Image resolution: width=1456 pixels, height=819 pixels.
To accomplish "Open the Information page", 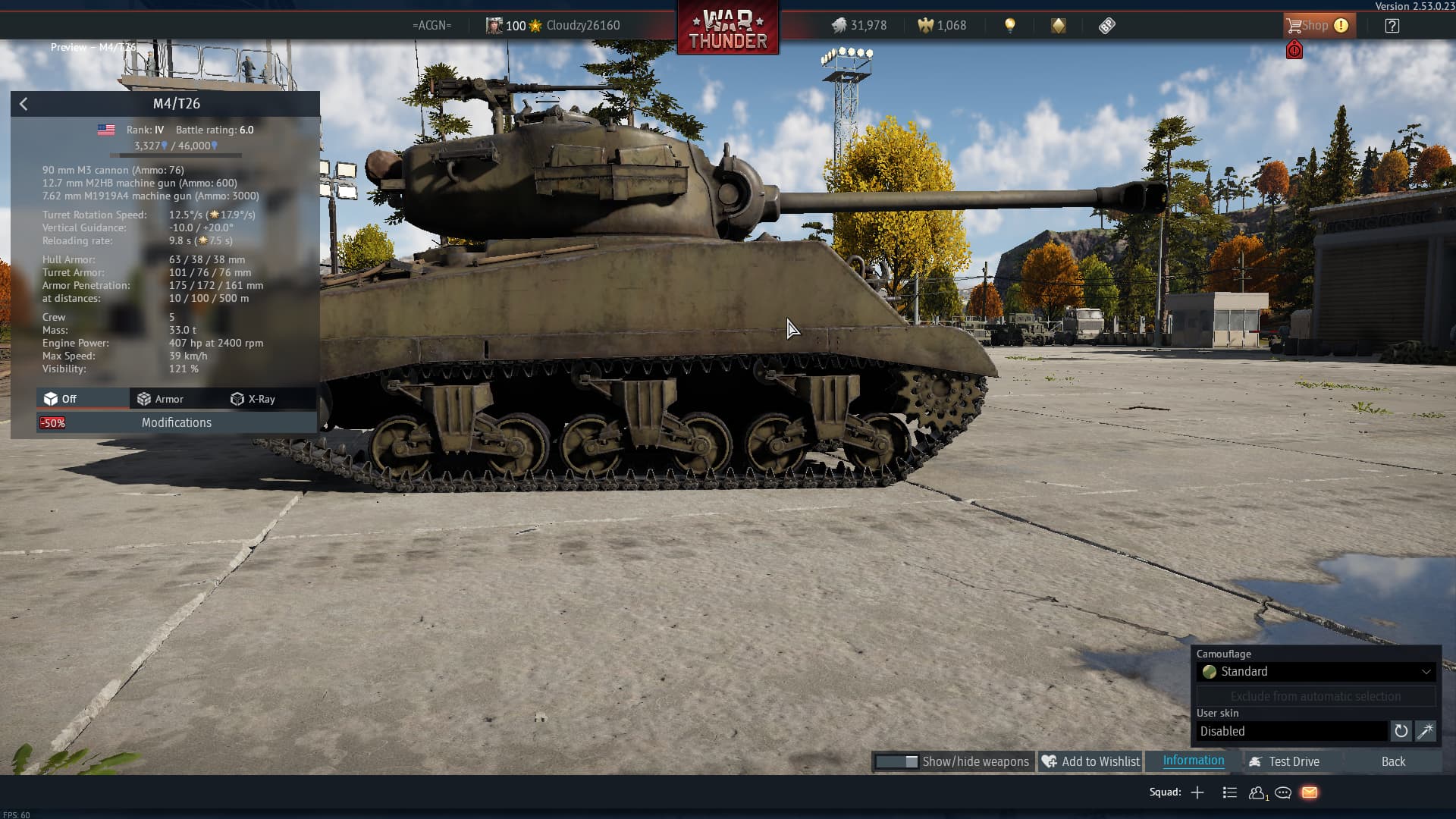I will click(1193, 761).
